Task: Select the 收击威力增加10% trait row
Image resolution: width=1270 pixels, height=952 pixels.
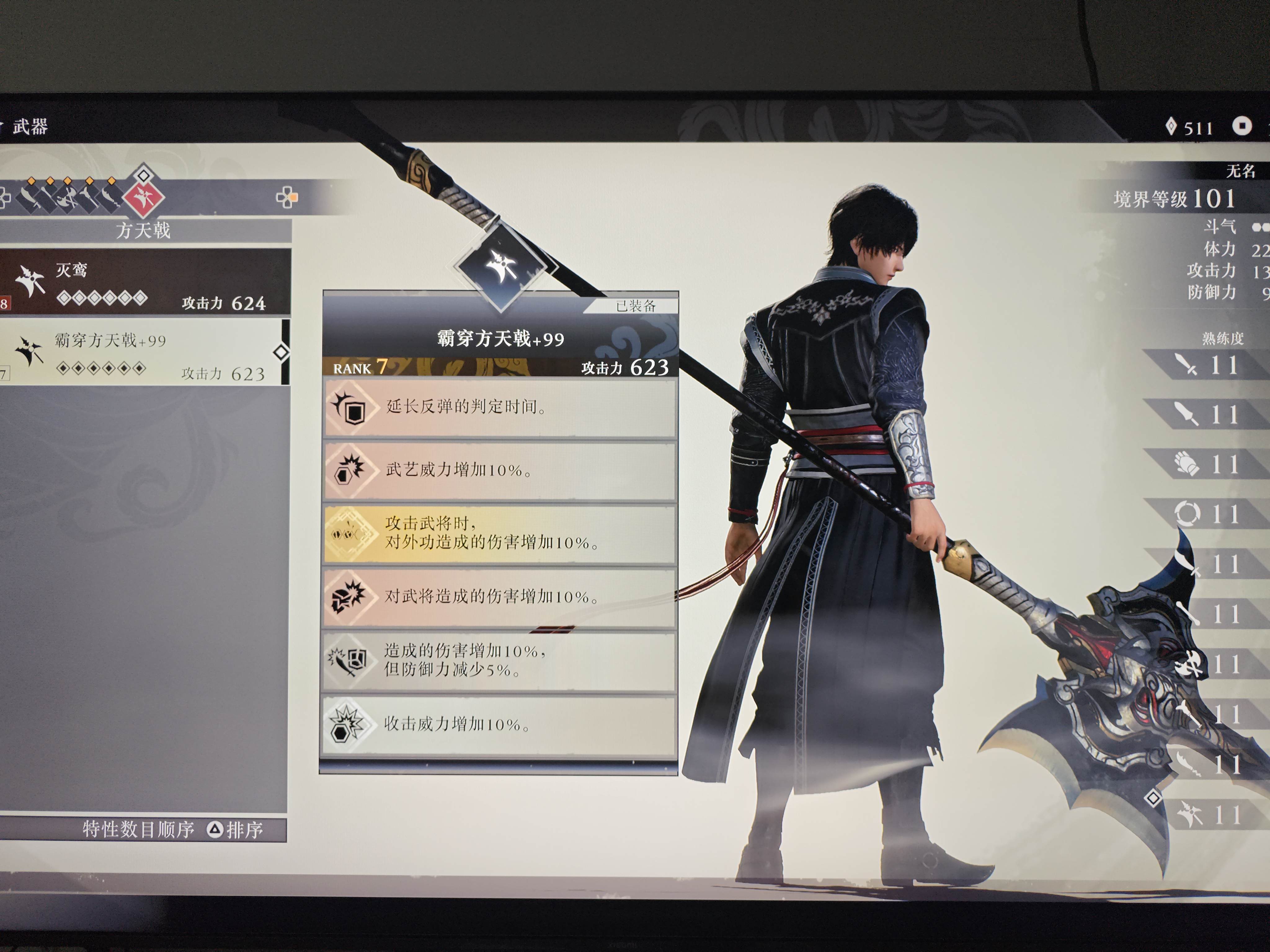Action: 500,724
